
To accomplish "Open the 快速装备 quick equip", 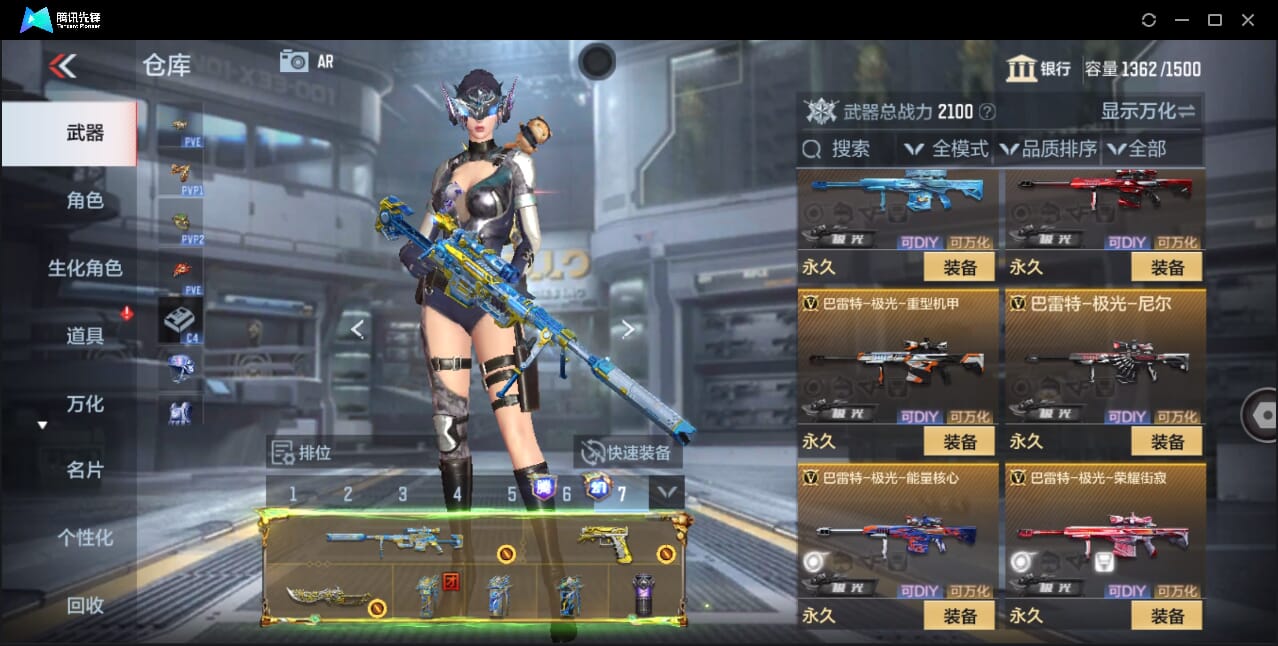I will click(x=628, y=453).
